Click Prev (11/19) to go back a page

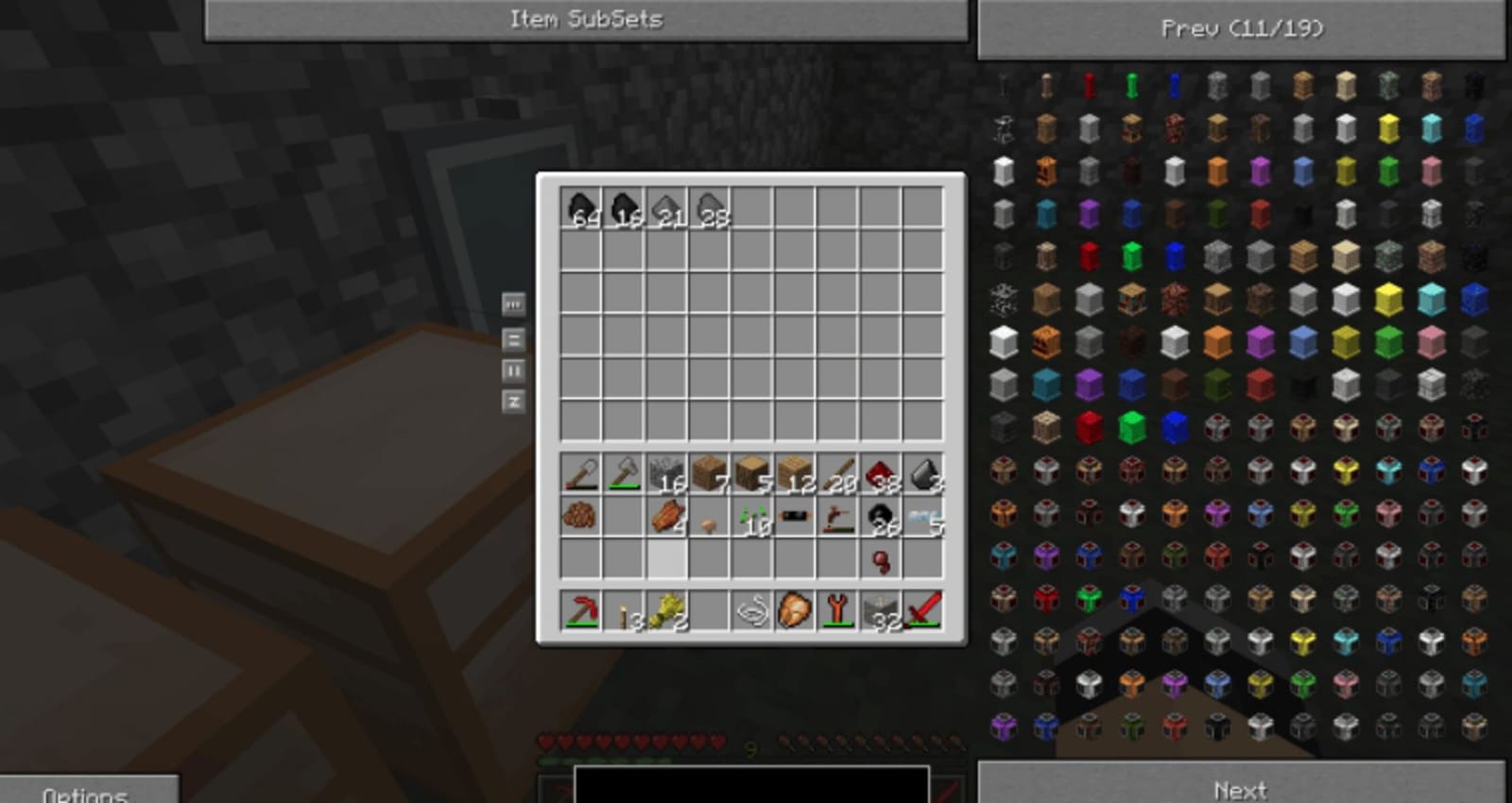(x=1241, y=28)
